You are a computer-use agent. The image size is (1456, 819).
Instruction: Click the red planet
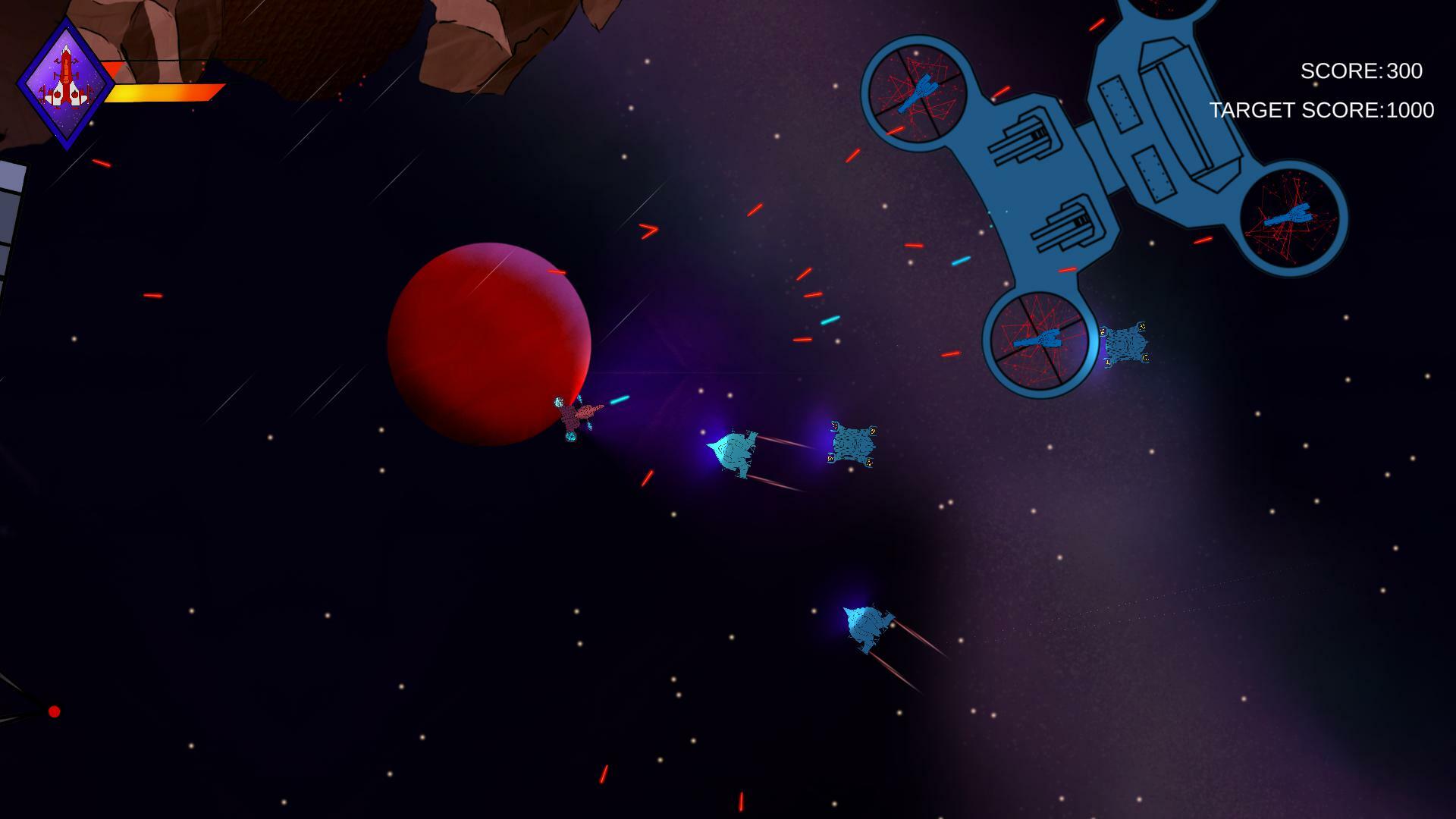489,341
